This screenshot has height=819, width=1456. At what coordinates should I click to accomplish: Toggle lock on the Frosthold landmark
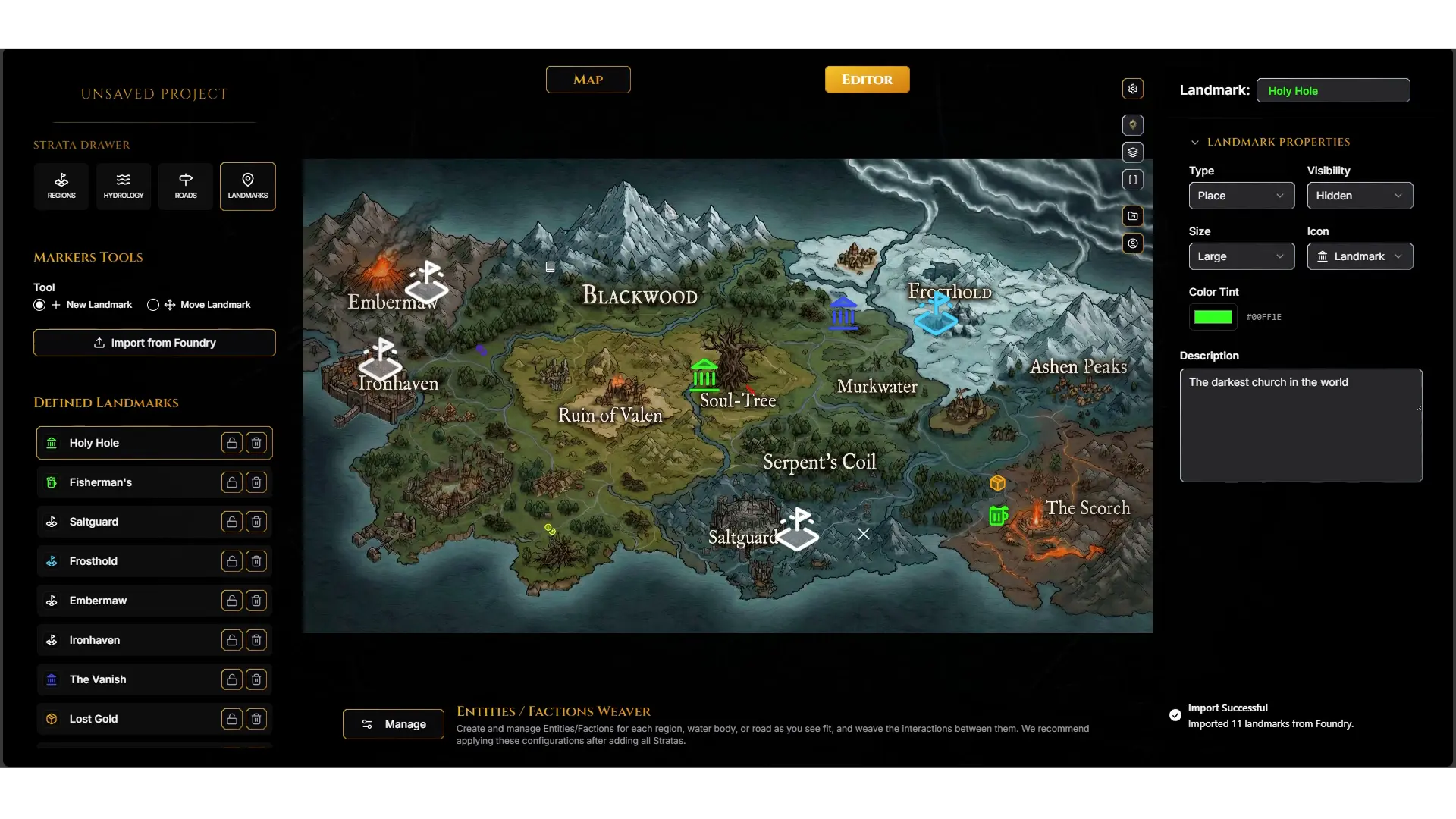click(232, 561)
